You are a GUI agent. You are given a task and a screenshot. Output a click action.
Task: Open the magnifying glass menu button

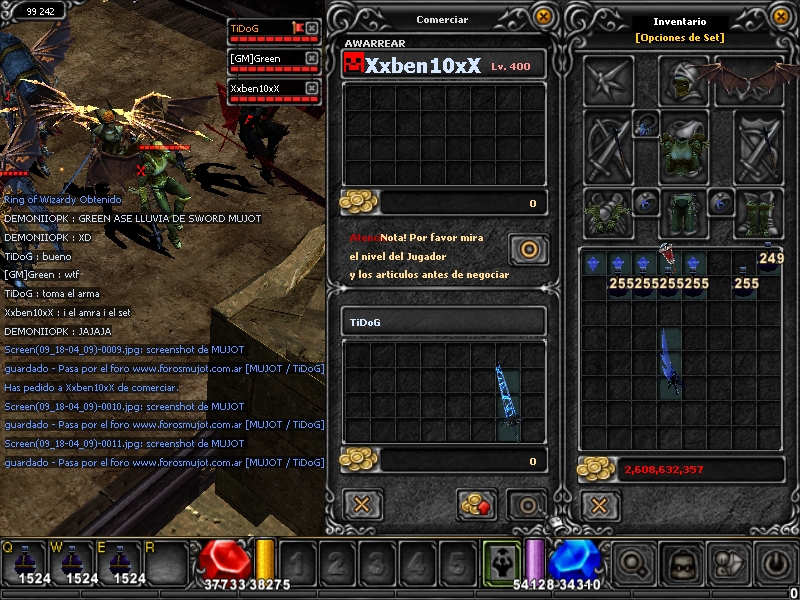click(x=631, y=563)
